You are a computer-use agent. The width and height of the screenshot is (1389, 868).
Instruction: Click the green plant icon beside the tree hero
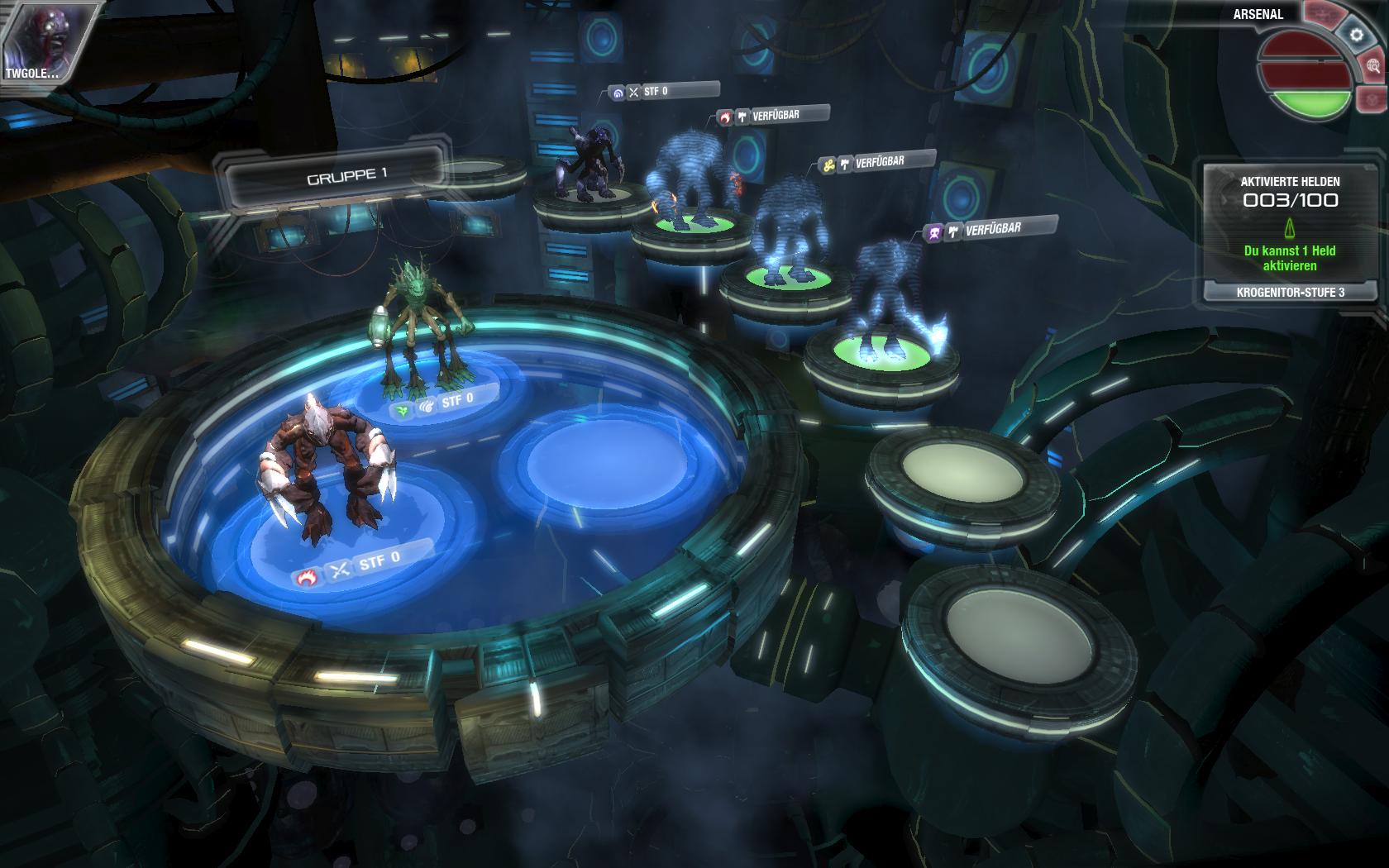[402, 409]
